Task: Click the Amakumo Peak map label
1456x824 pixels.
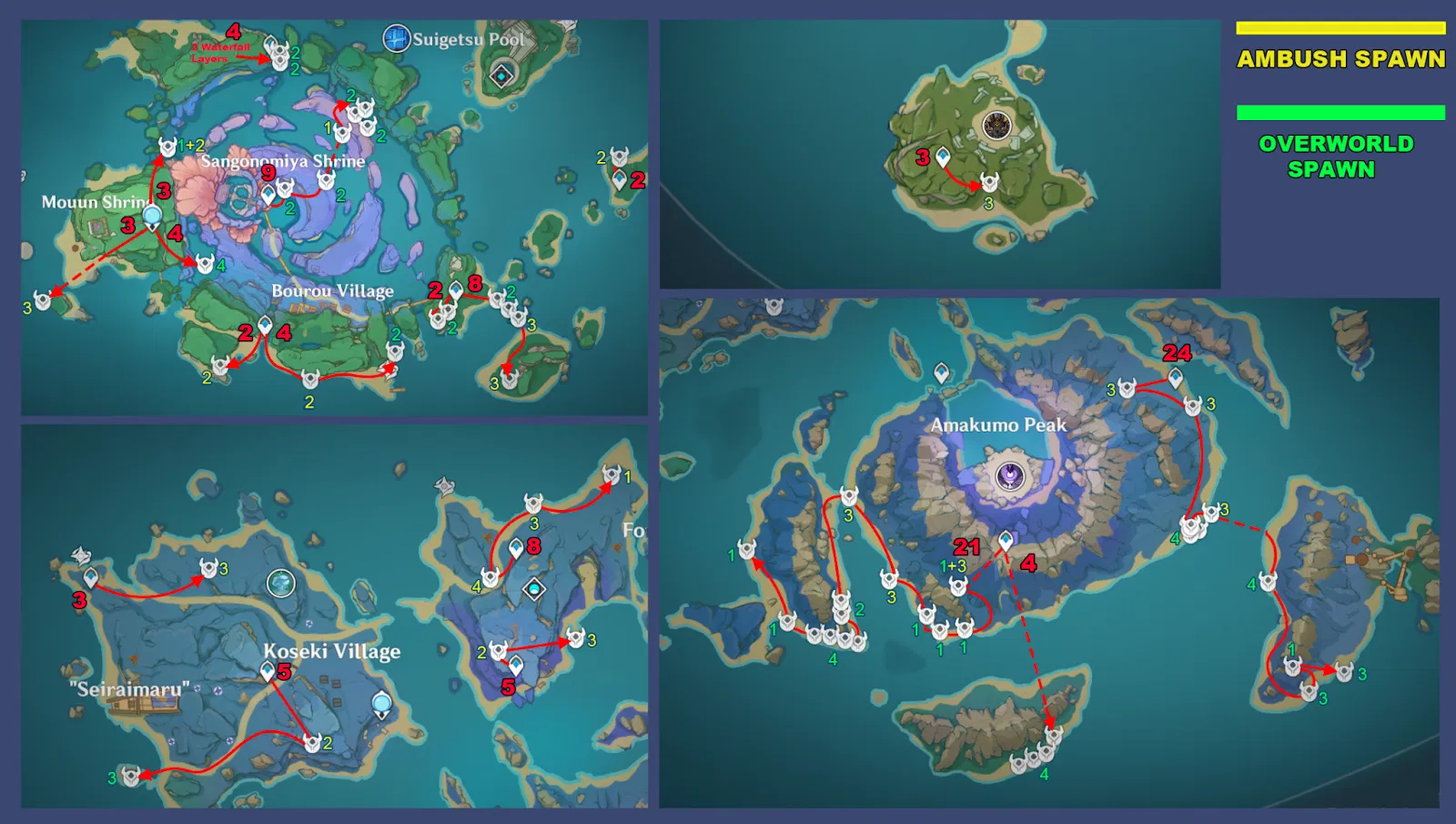Action: [x=998, y=423]
